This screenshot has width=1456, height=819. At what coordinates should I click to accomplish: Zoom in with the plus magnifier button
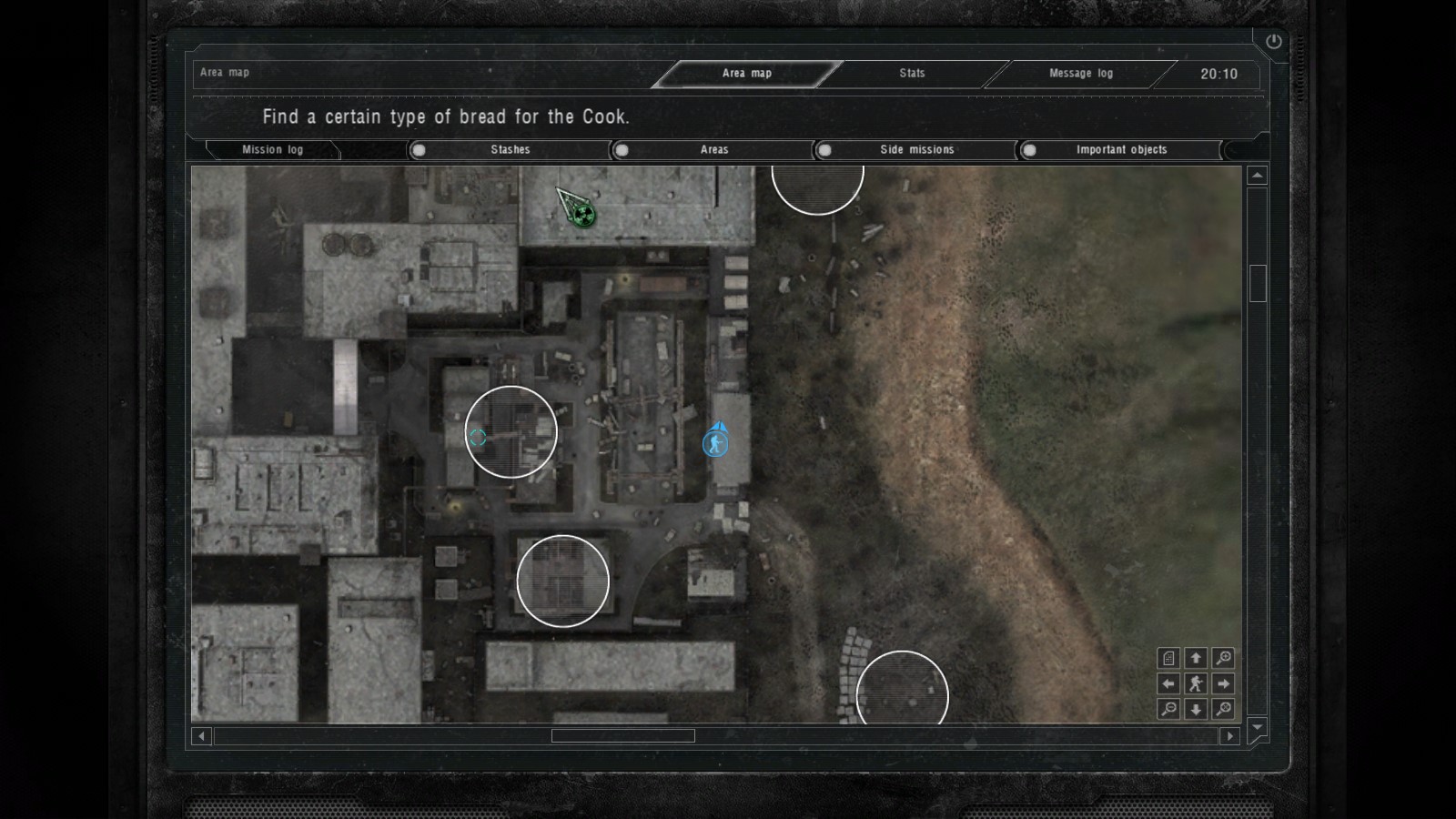tap(1224, 658)
